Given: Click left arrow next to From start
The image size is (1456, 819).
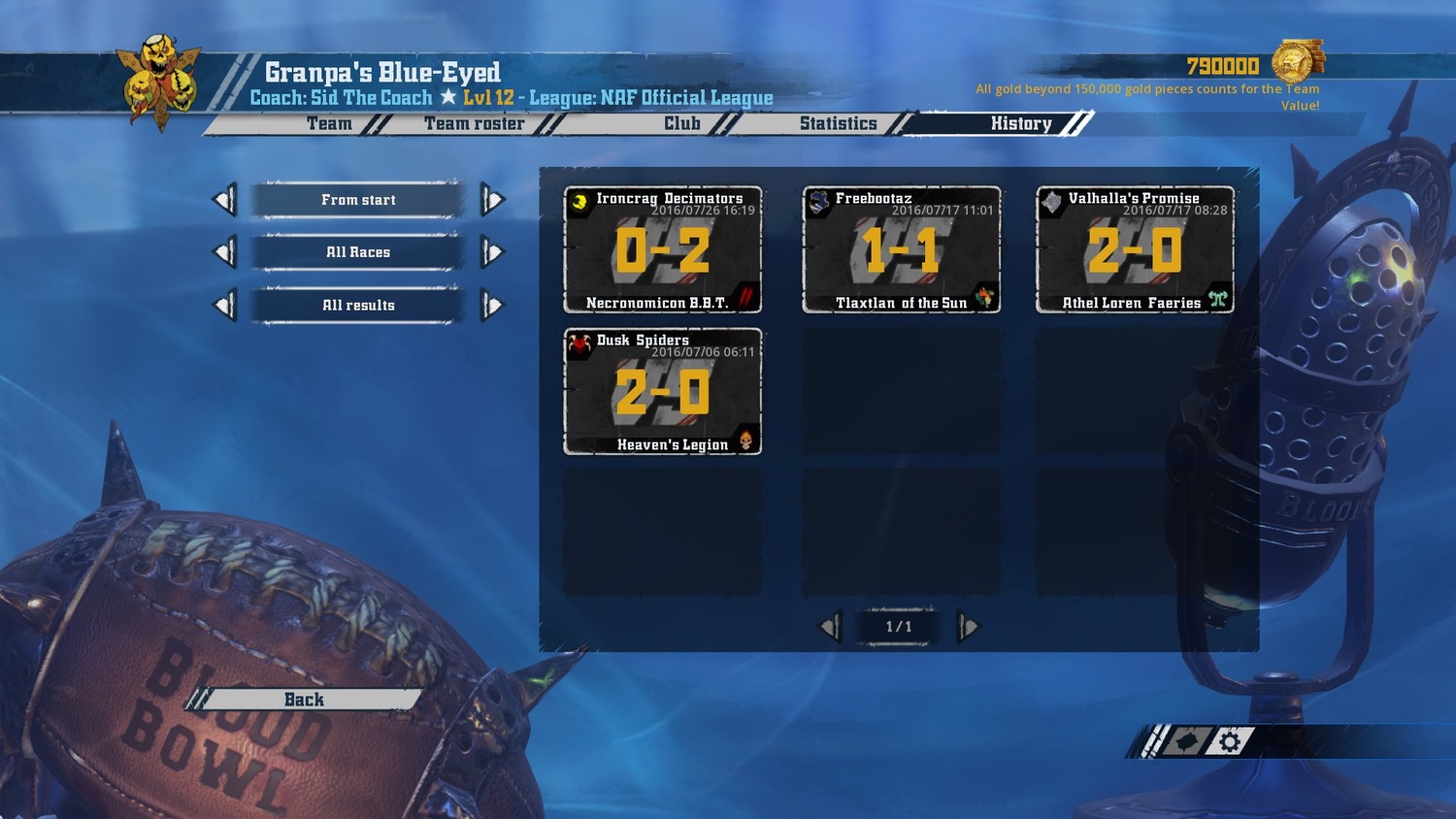Looking at the screenshot, I should pyautogui.click(x=224, y=200).
